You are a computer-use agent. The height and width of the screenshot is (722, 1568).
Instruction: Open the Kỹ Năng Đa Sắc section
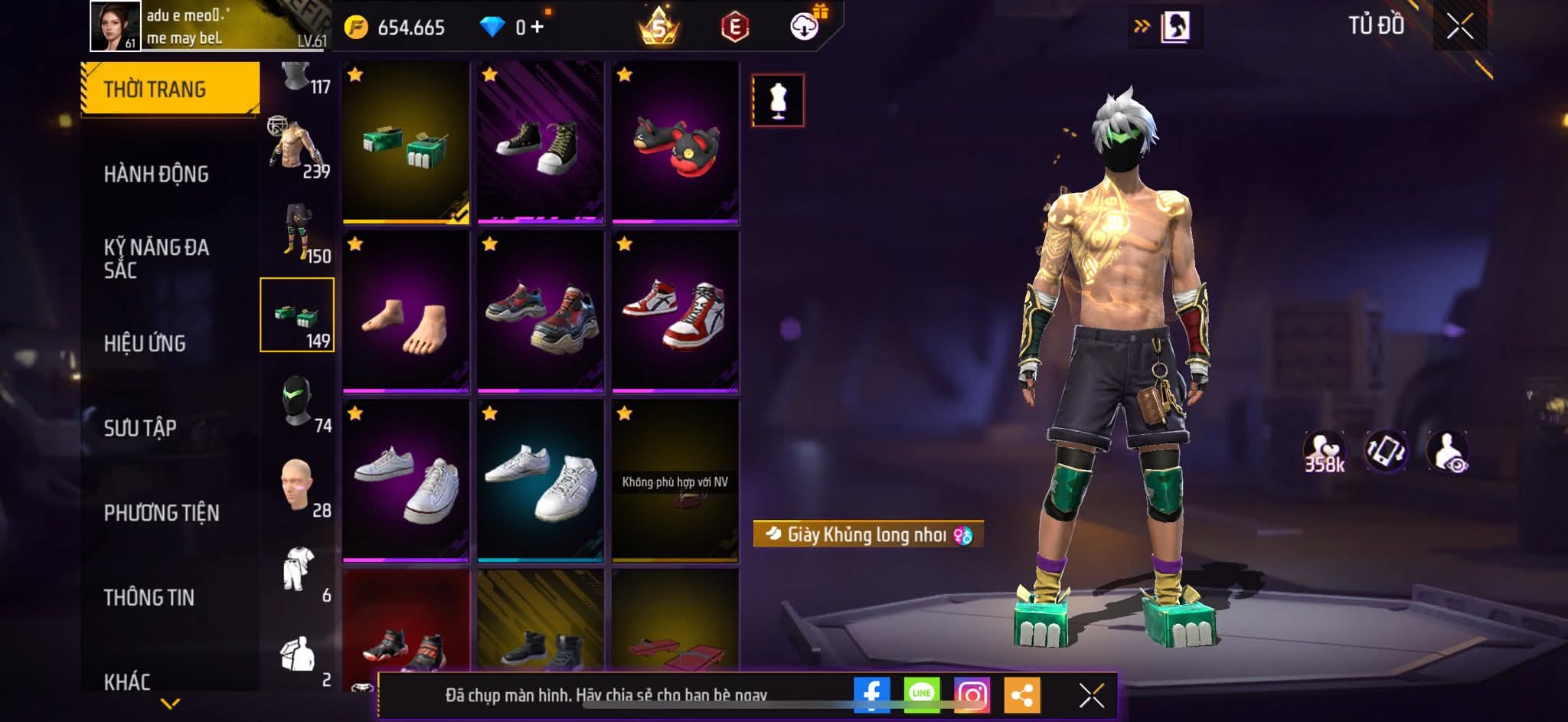pos(156,258)
